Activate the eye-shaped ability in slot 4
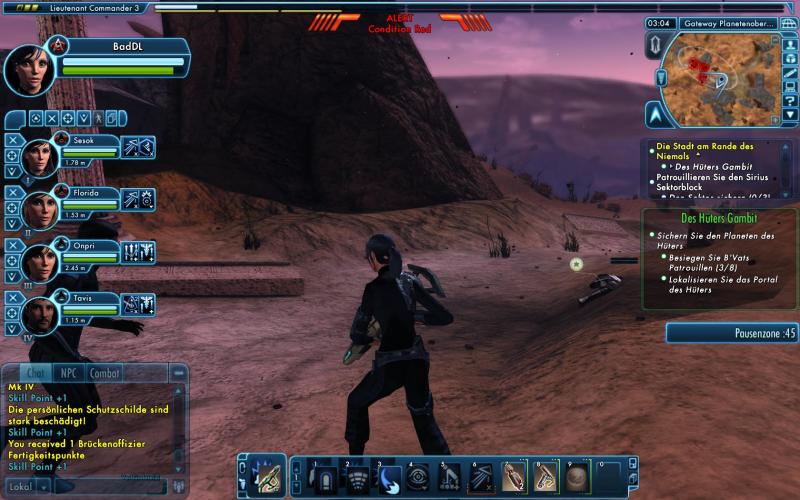 (x=421, y=477)
